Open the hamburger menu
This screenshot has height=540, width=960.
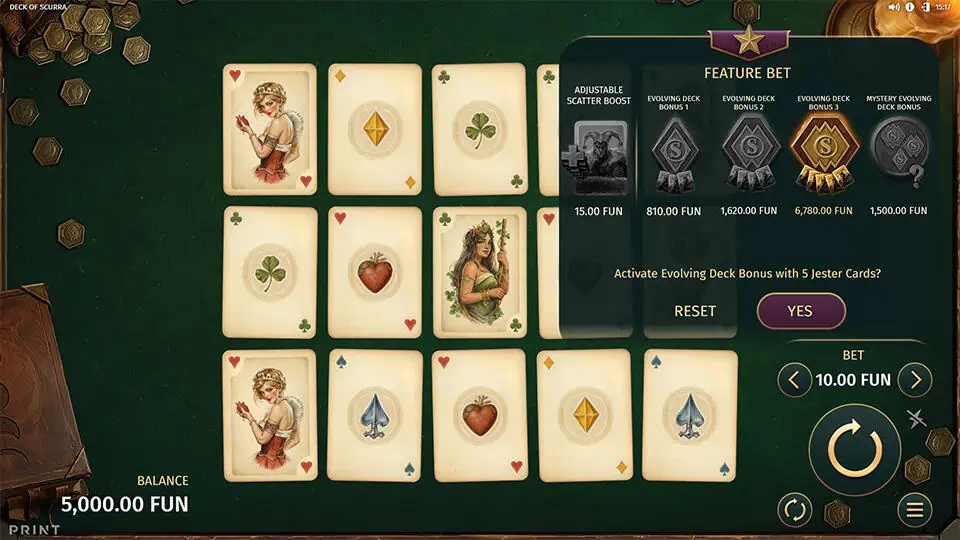pos(914,510)
